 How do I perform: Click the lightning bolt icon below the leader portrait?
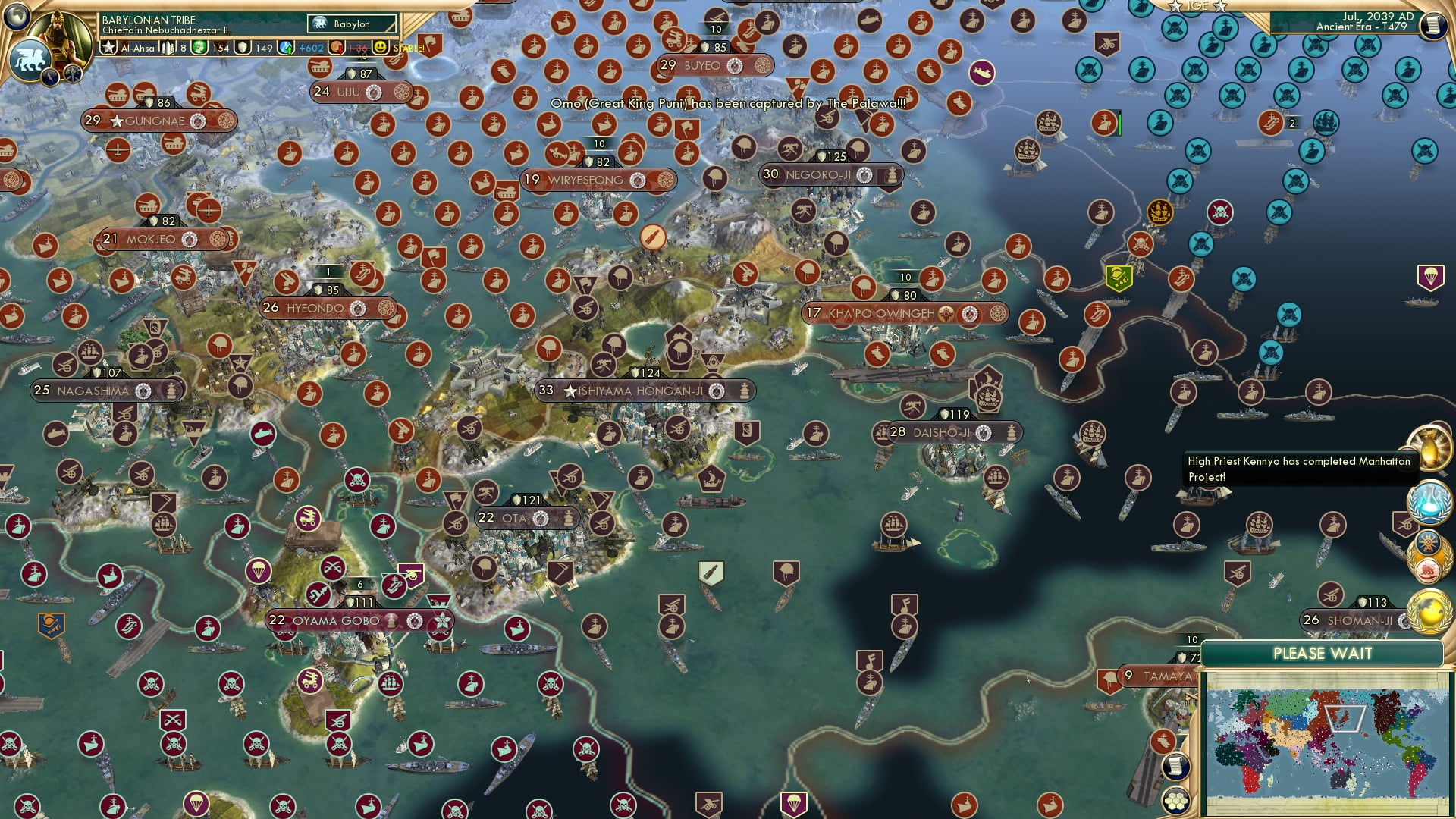pos(49,77)
